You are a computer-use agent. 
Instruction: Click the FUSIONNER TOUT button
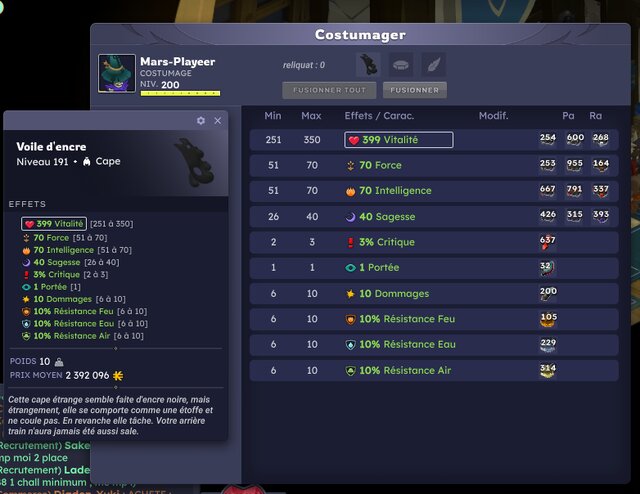pos(329,90)
